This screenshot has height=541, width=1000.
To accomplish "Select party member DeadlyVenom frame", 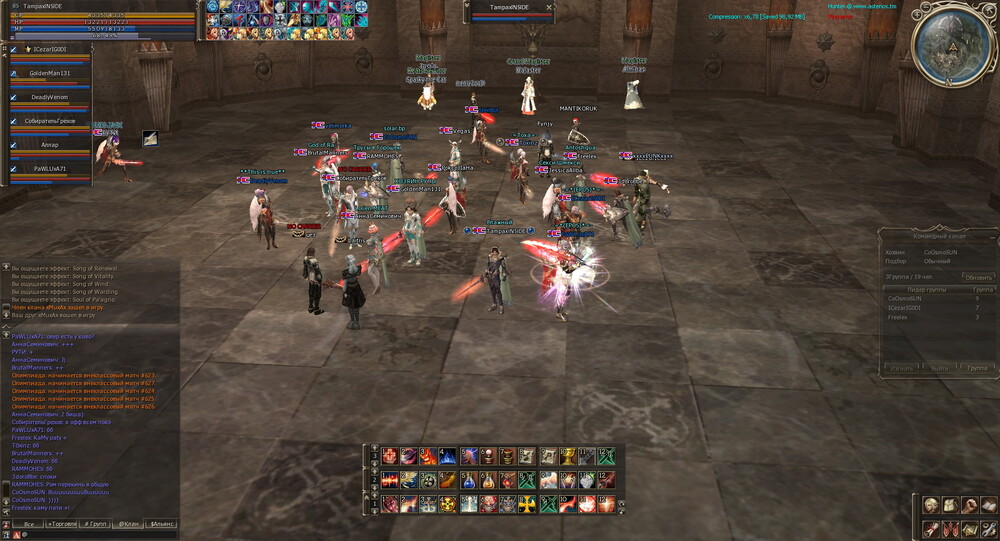I will [x=50, y=97].
